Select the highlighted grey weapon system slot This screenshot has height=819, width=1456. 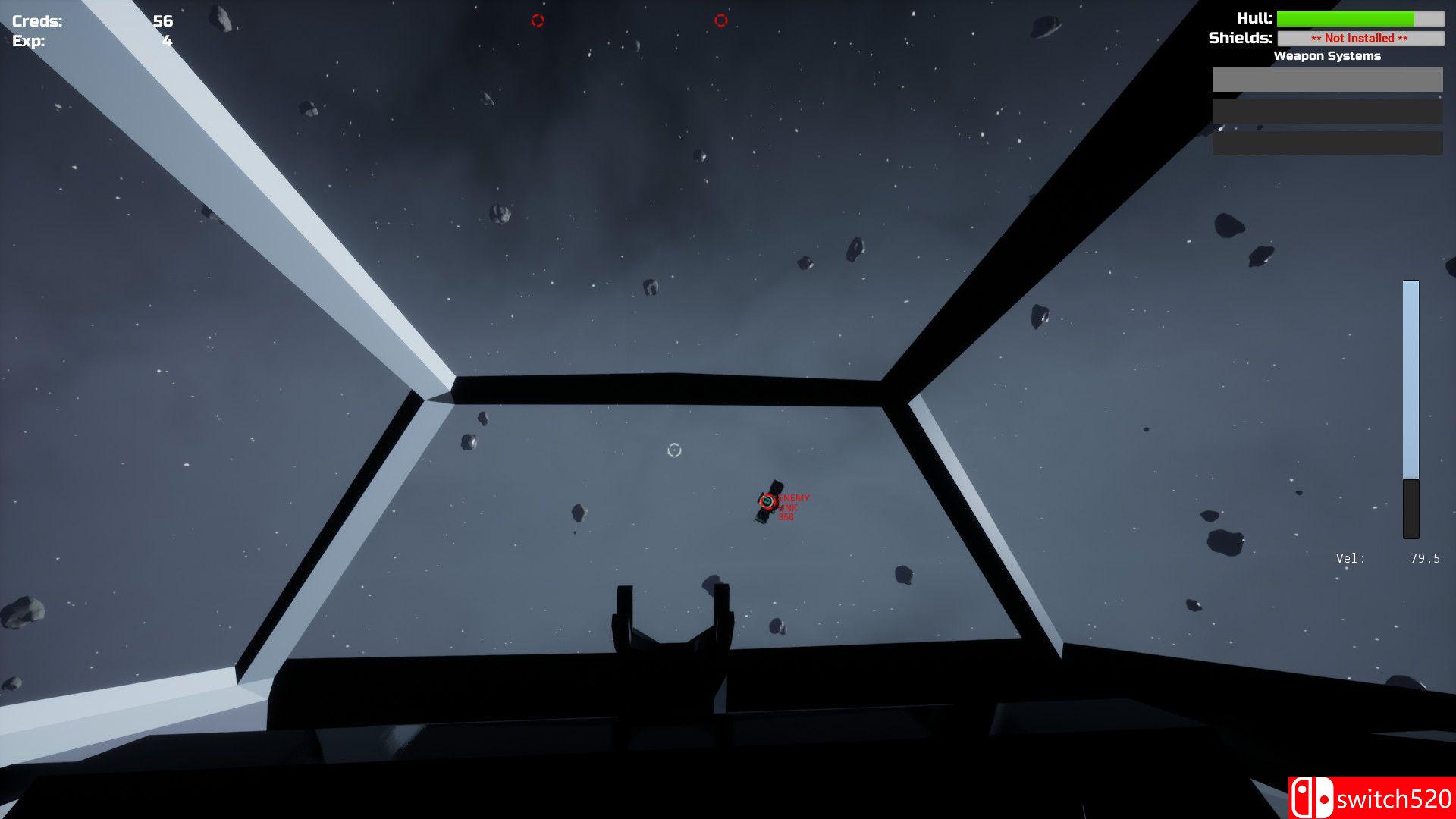click(1327, 80)
